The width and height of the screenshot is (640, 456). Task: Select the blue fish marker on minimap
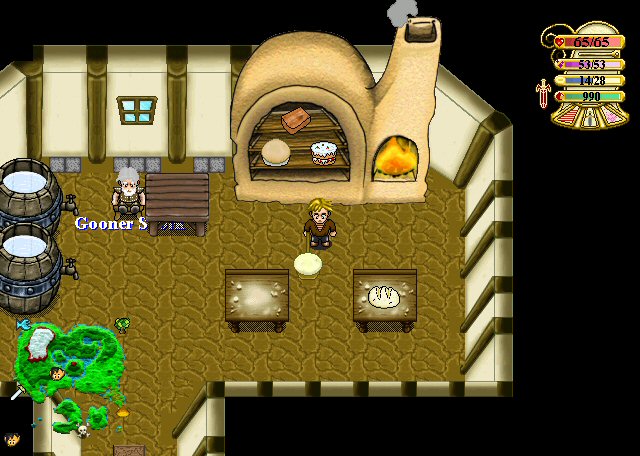22,325
